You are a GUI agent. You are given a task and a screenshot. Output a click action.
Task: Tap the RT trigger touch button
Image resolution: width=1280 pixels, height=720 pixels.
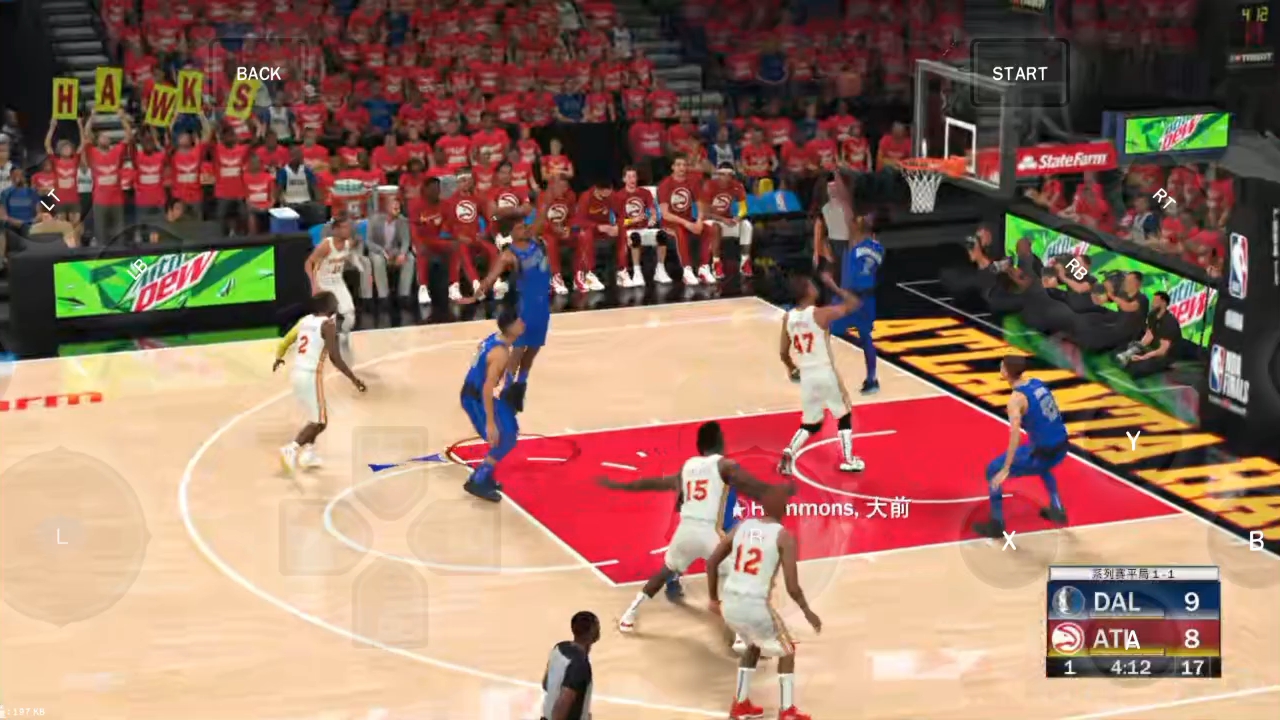(1163, 199)
